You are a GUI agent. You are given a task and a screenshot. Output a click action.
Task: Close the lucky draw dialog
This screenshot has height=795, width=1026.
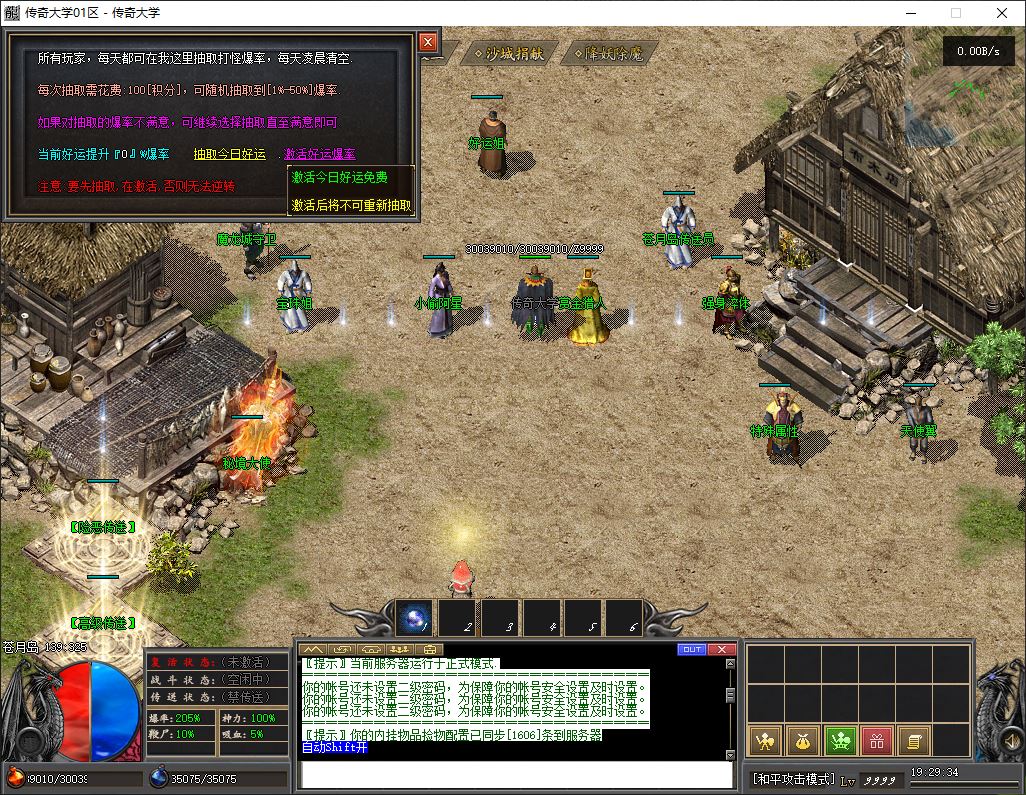(428, 42)
